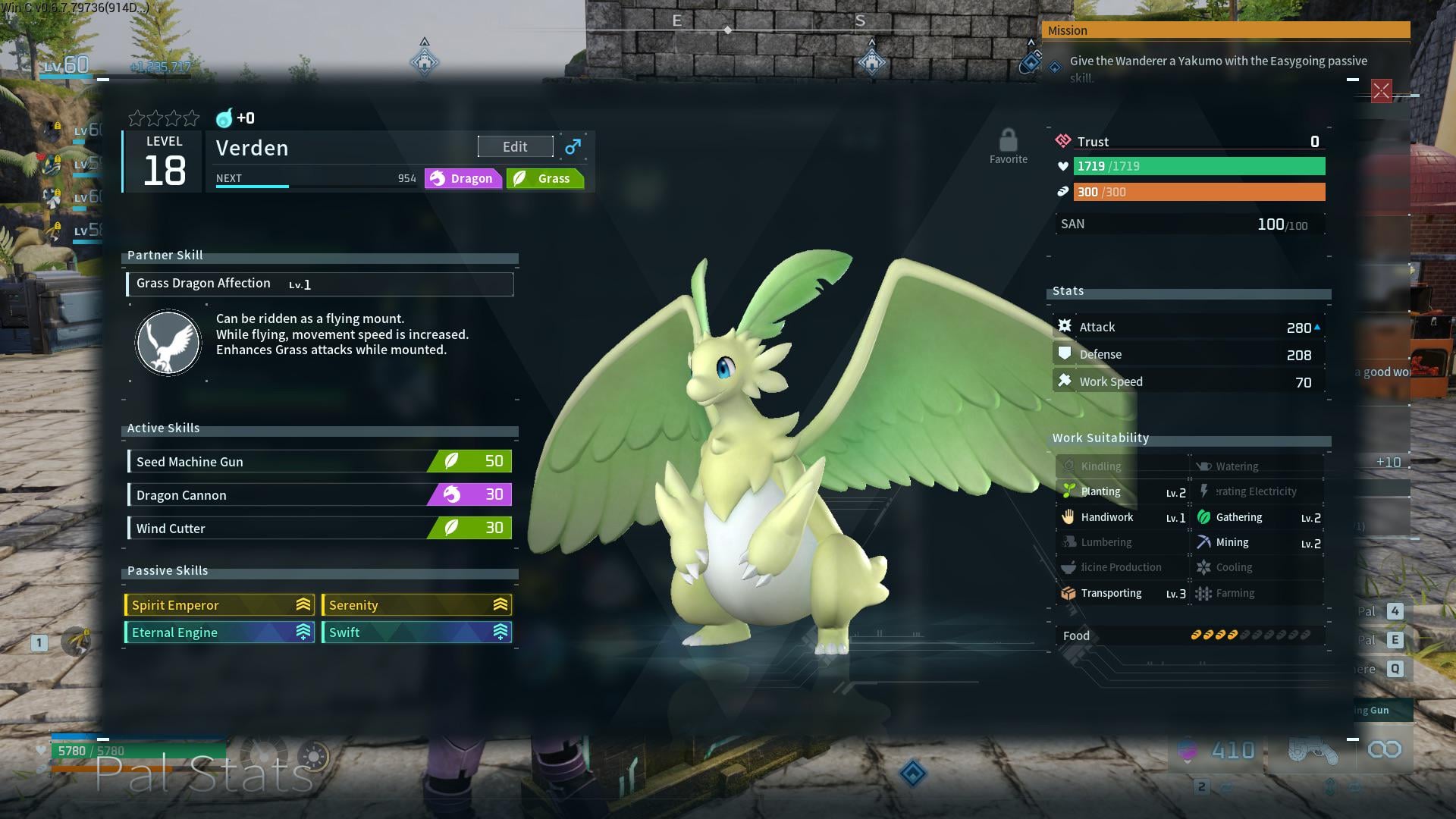Inspect the Serenity passive skill
The image size is (1456, 819).
pyautogui.click(x=416, y=604)
